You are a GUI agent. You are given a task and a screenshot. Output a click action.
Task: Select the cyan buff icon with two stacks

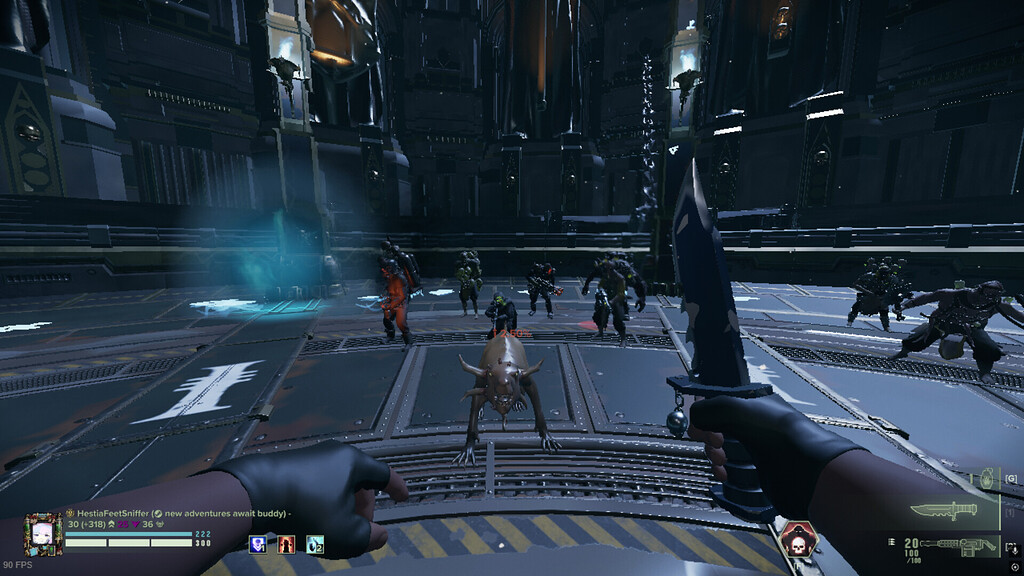[315, 544]
